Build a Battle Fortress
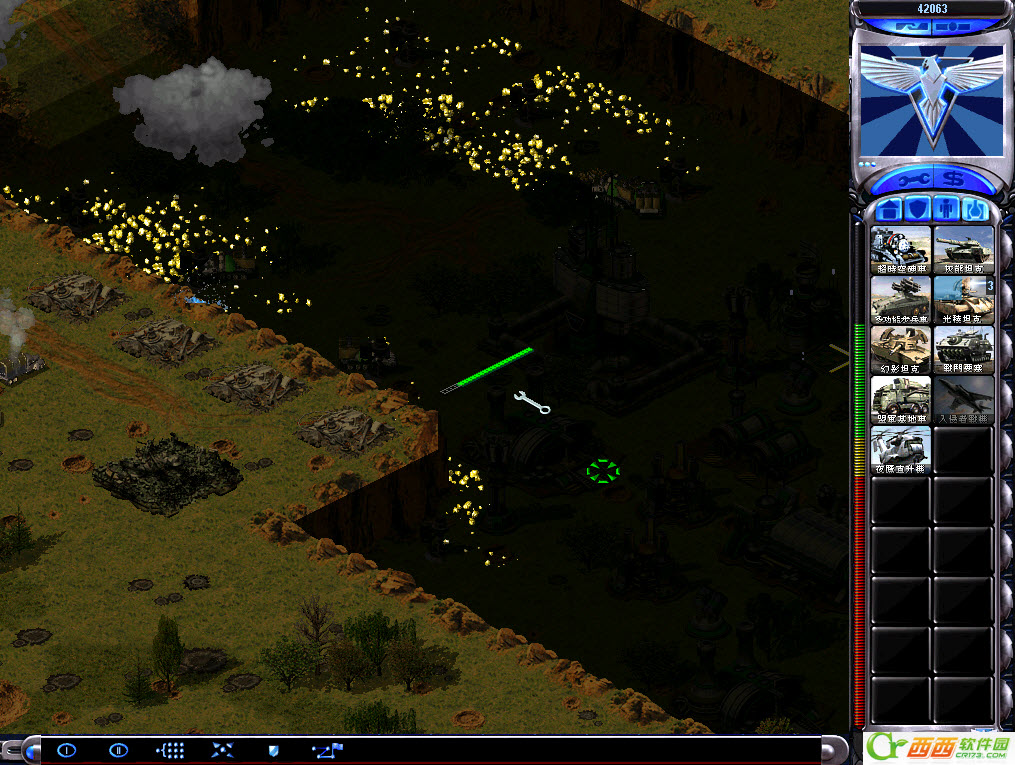This screenshot has width=1015, height=765. (x=963, y=349)
